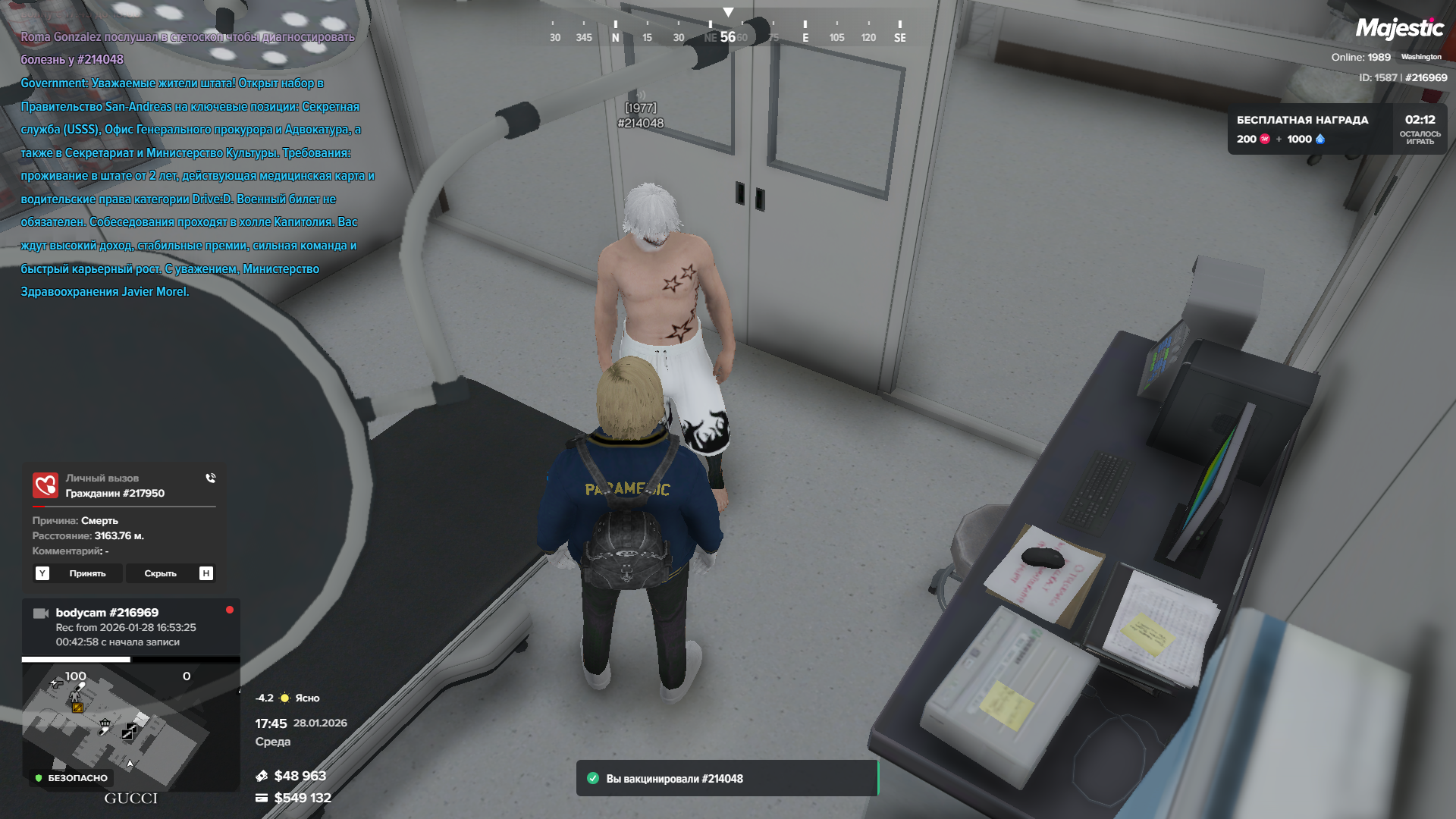
Task: Dismiss the vaccination notification
Action: point(726,778)
